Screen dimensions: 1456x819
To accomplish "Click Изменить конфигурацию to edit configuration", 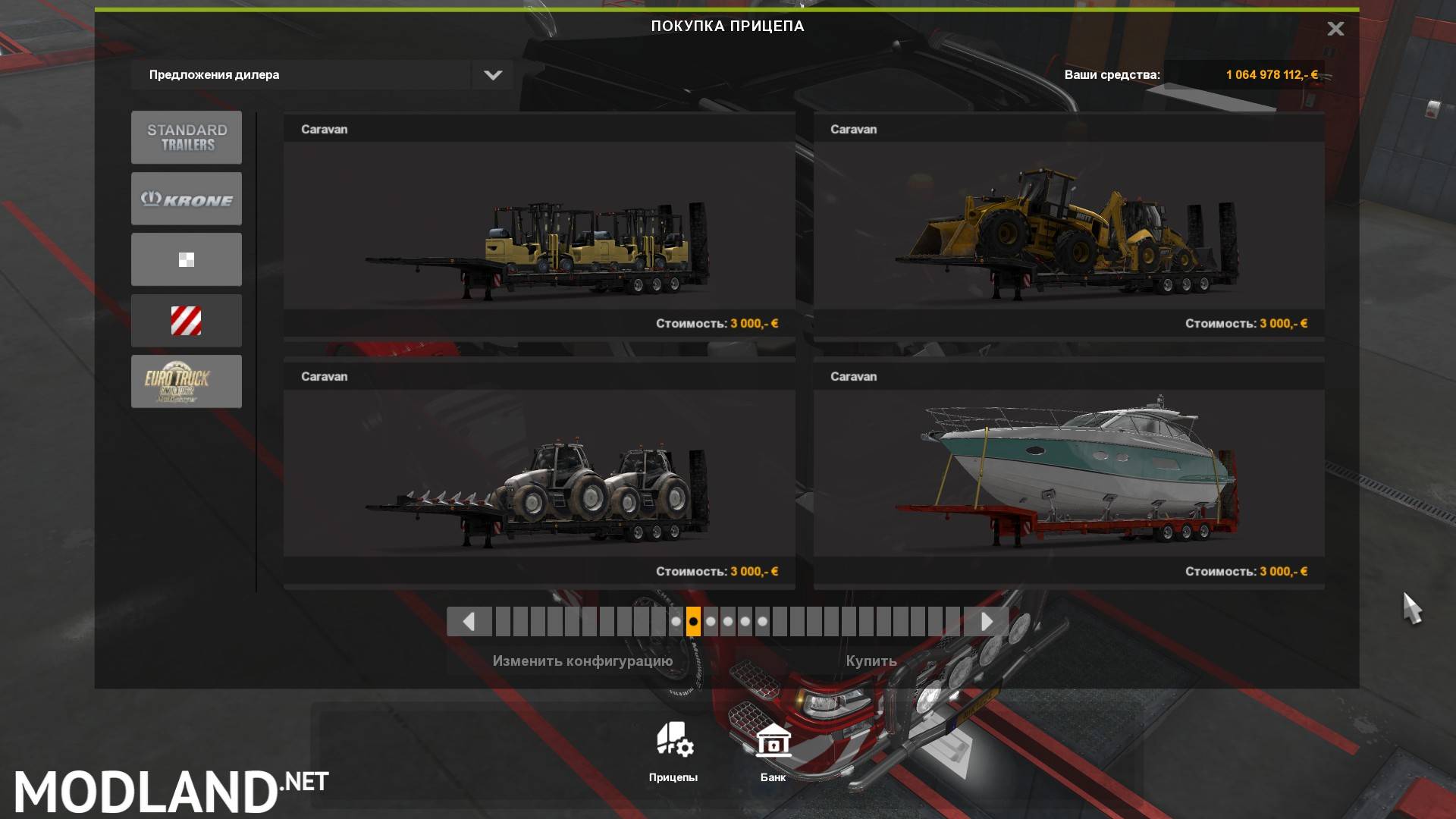I will pos(582,661).
